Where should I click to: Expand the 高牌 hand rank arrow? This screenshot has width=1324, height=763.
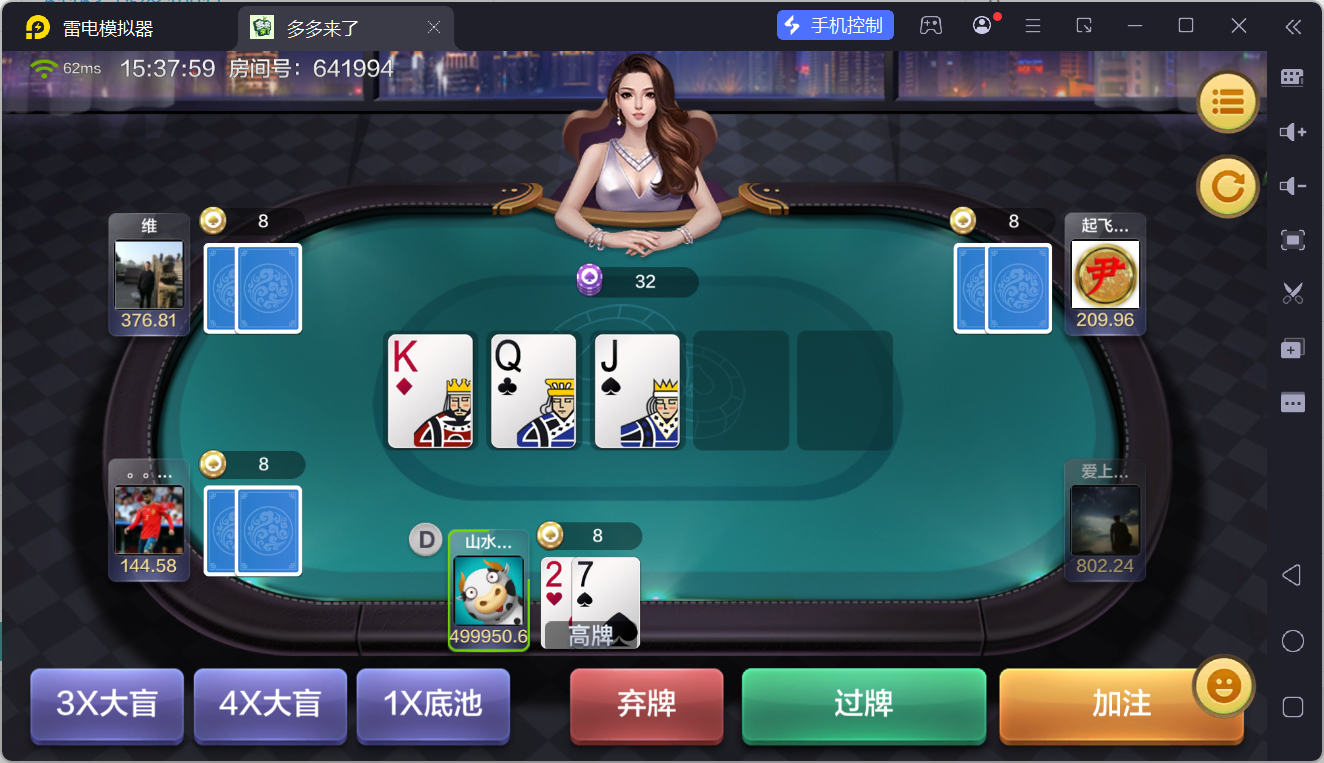pos(624,633)
